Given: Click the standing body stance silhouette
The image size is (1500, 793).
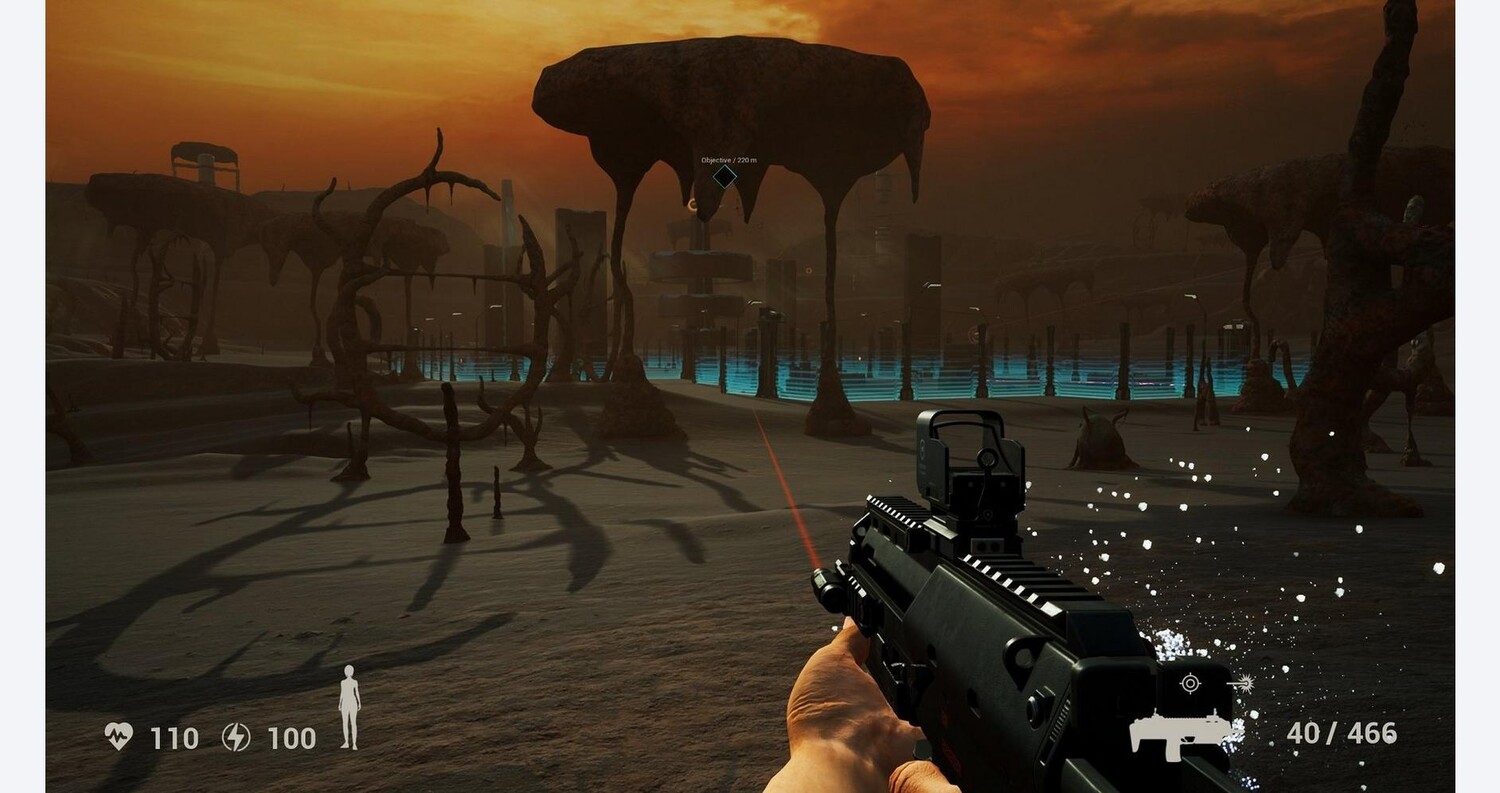Looking at the screenshot, I should coord(349,707).
